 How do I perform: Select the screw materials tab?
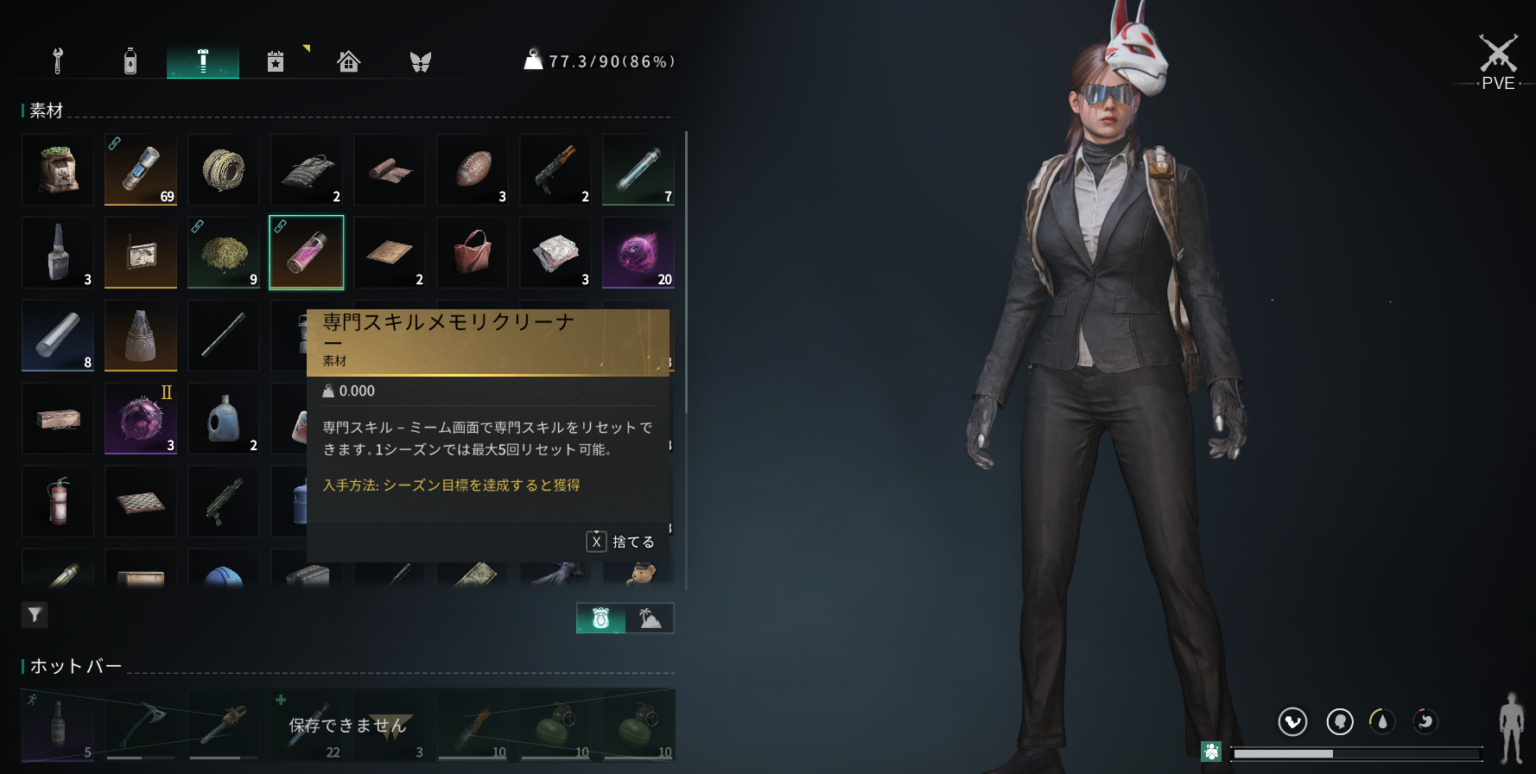coord(203,61)
